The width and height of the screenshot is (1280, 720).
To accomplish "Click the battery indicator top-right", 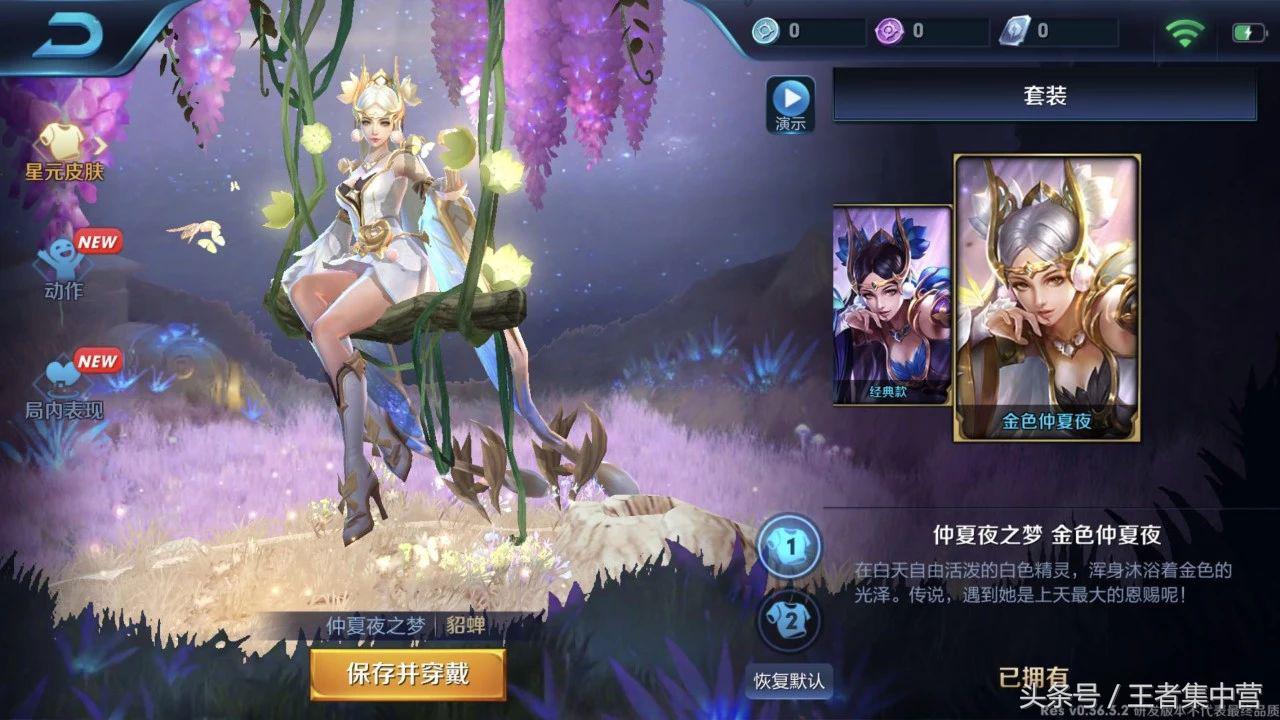I will [x=1248, y=30].
